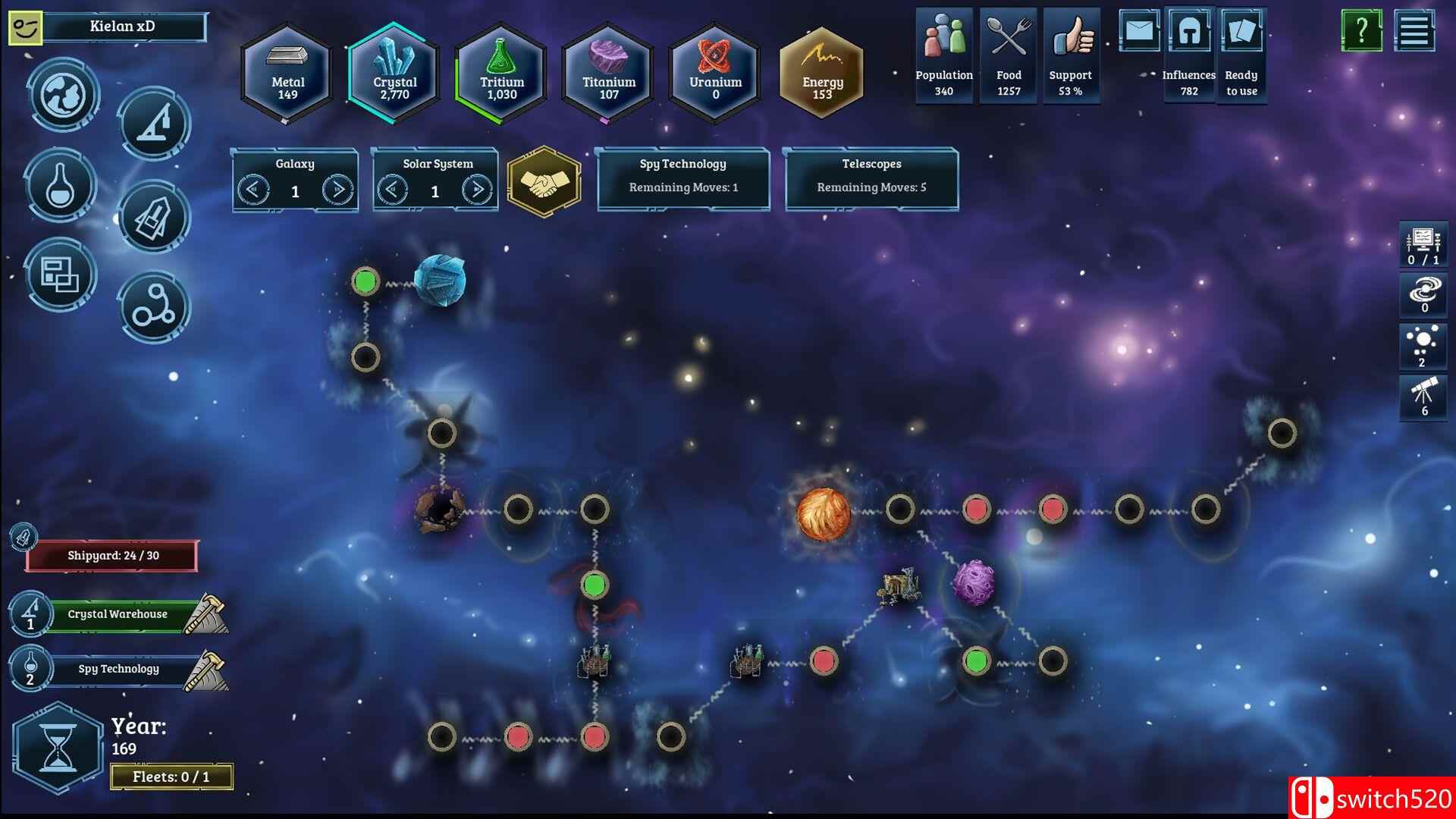Open trade with the handshake icon

542,182
